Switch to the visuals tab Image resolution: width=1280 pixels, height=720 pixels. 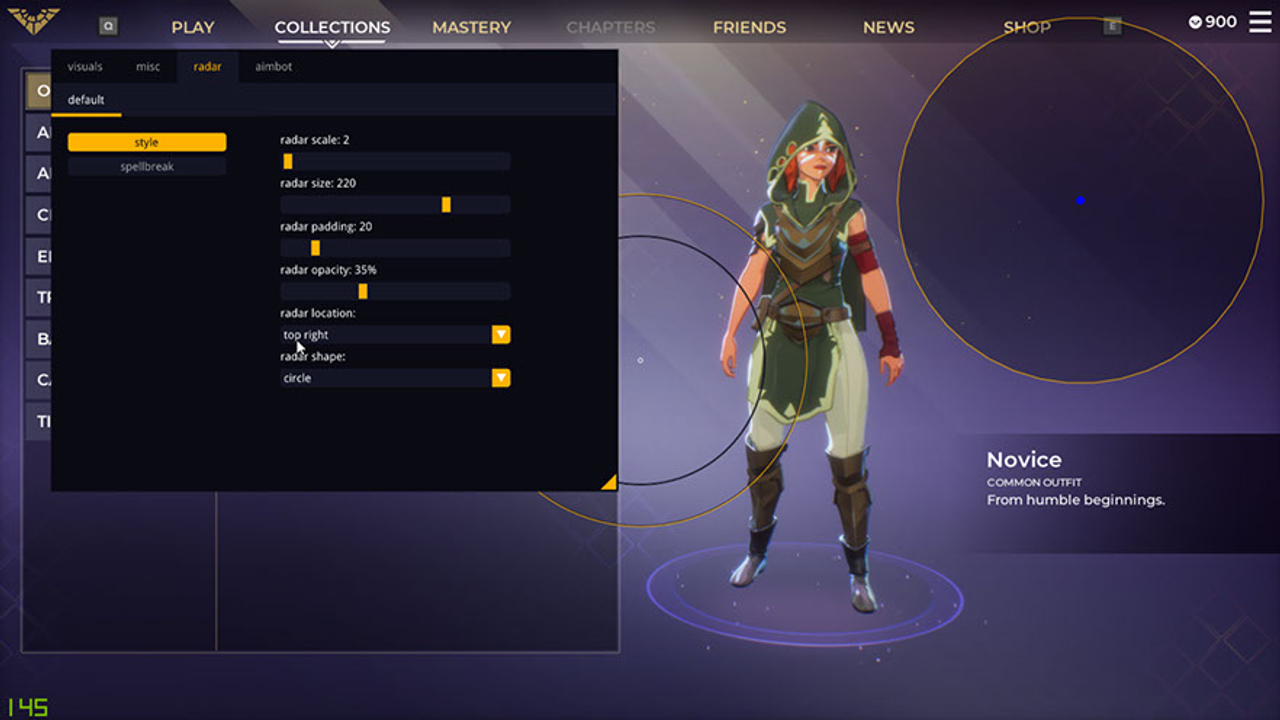click(x=85, y=67)
